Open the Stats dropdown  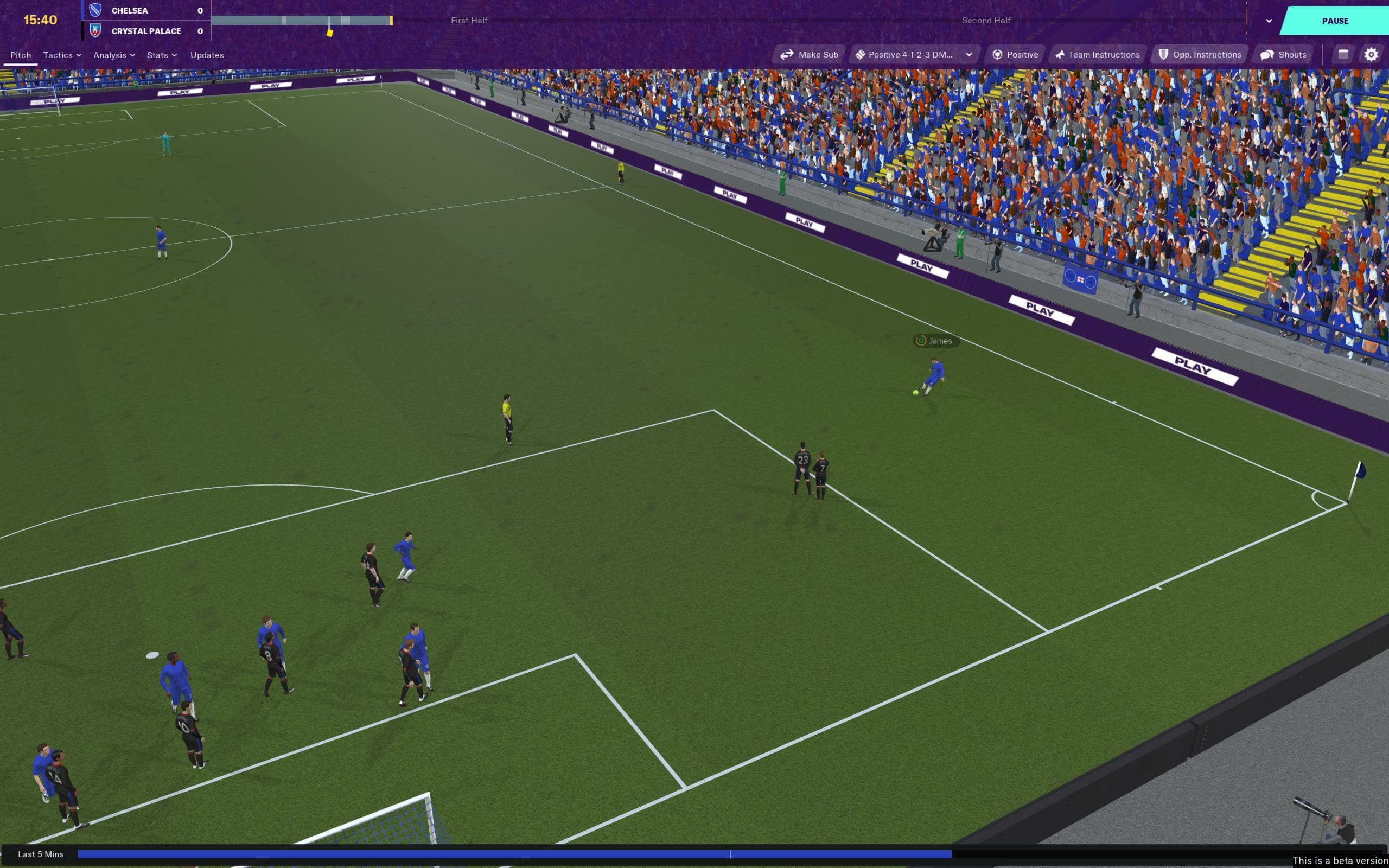tap(161, 55)
